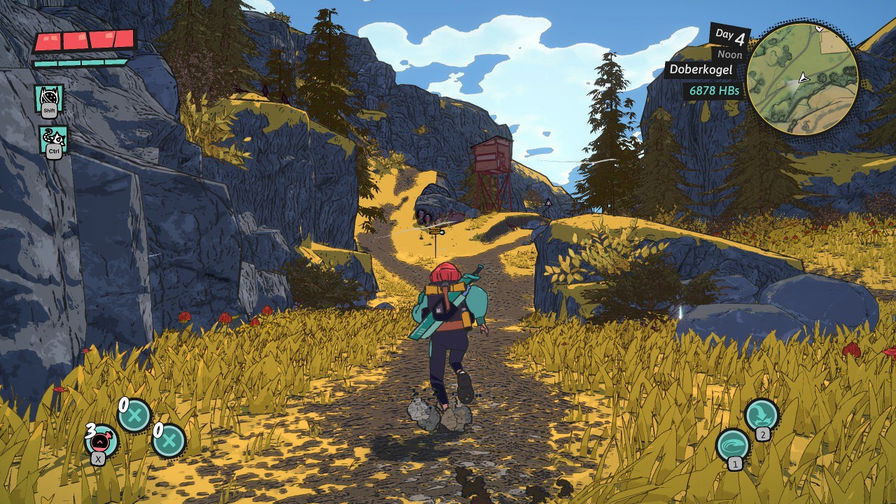Open the circular minimap
896x504 pixels.
point(802,78)
